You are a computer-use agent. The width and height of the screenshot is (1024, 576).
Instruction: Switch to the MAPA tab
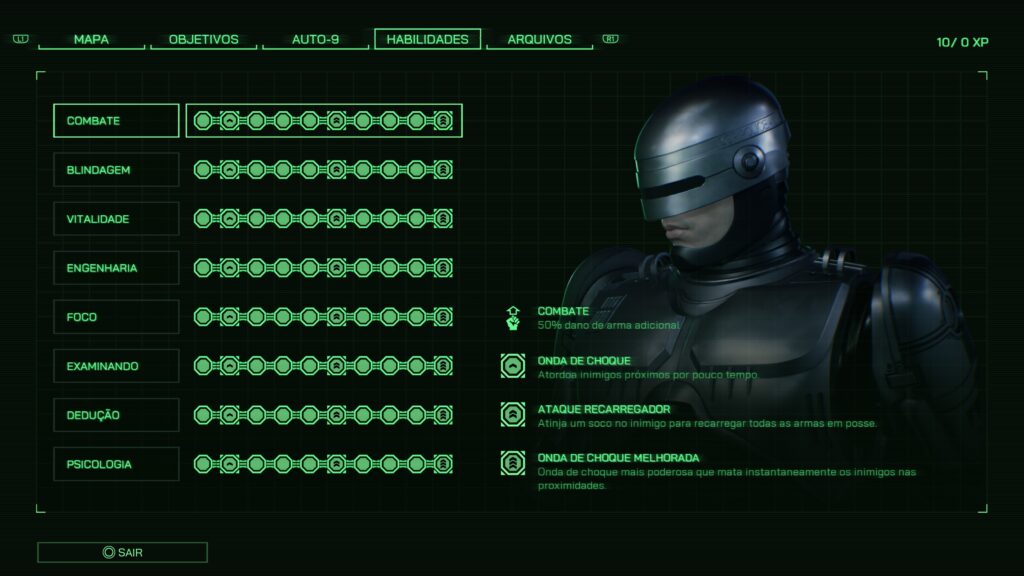91,40
